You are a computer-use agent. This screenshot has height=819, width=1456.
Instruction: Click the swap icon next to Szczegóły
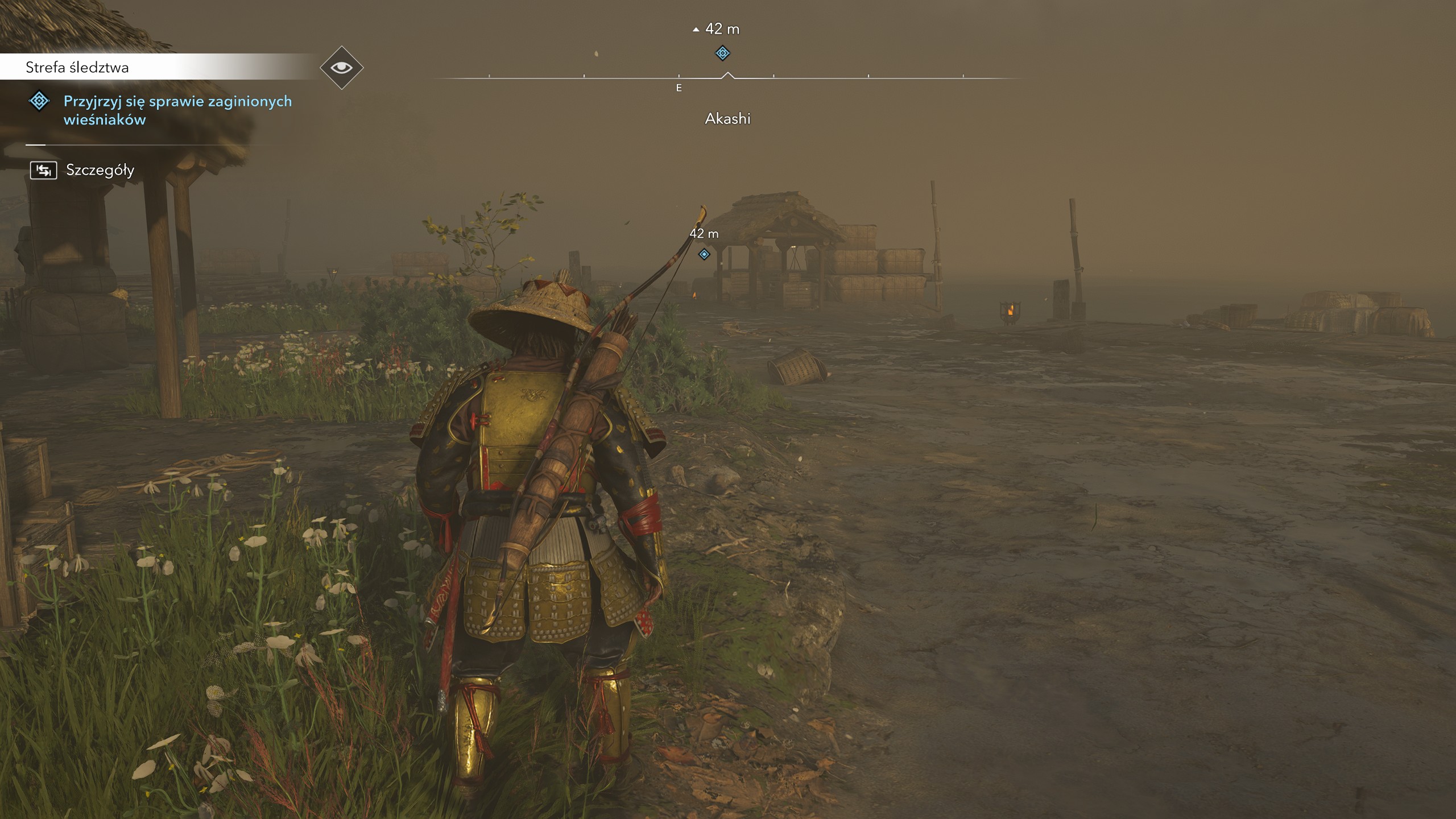[44, 169]
